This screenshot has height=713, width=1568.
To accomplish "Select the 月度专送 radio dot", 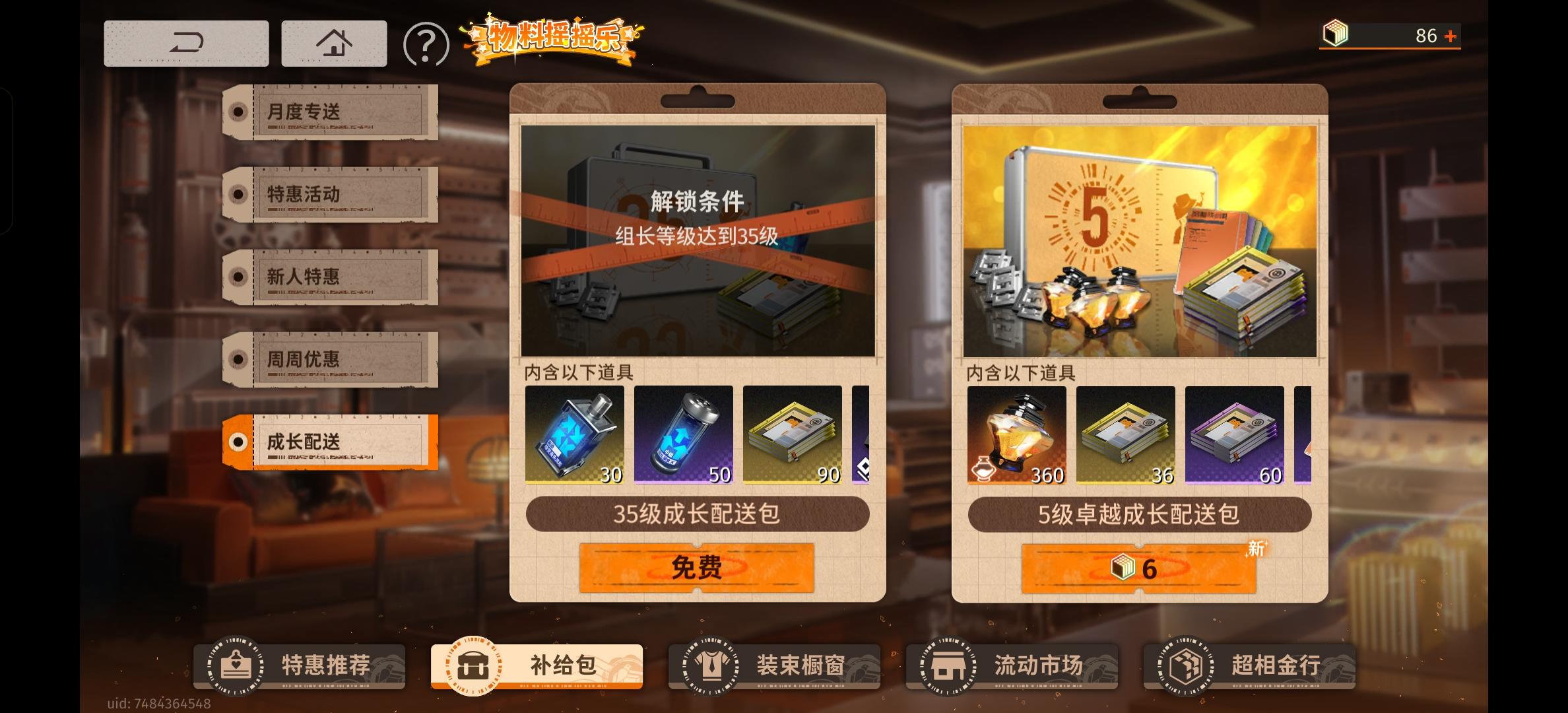I will point(238,111).
